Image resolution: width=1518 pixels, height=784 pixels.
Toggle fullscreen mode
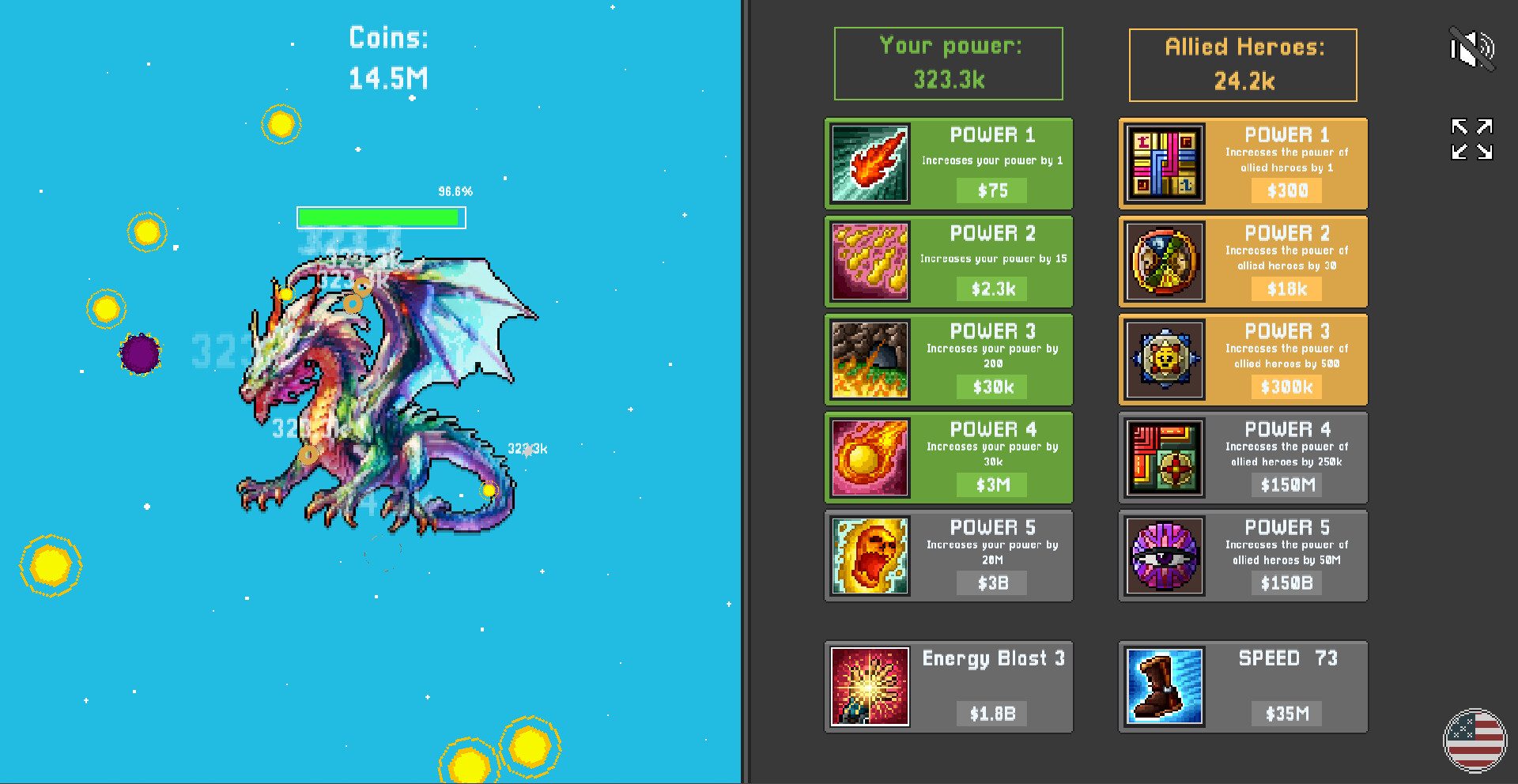[1471, 139]
